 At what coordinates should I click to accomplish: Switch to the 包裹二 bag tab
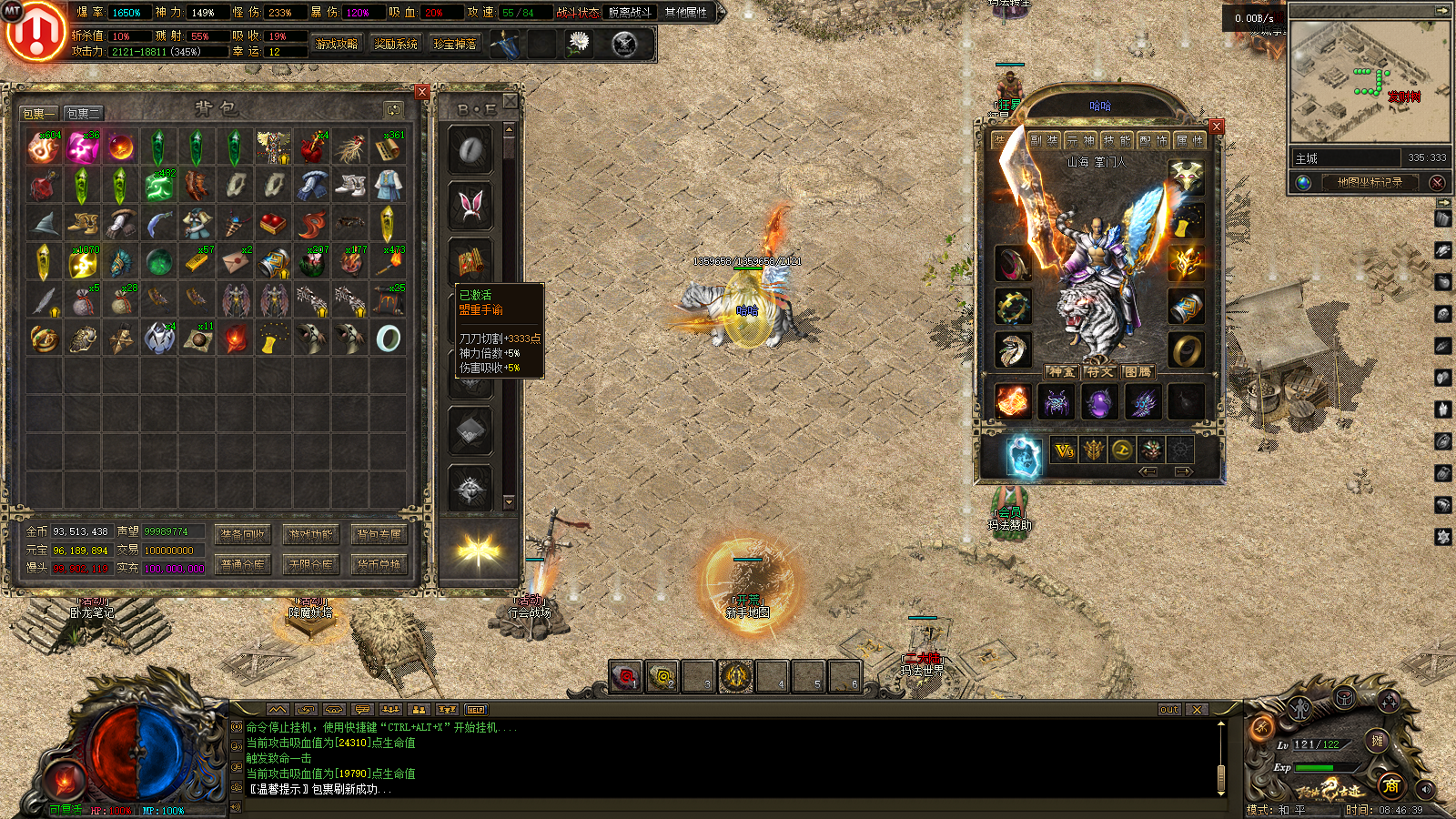pos(84,114)
